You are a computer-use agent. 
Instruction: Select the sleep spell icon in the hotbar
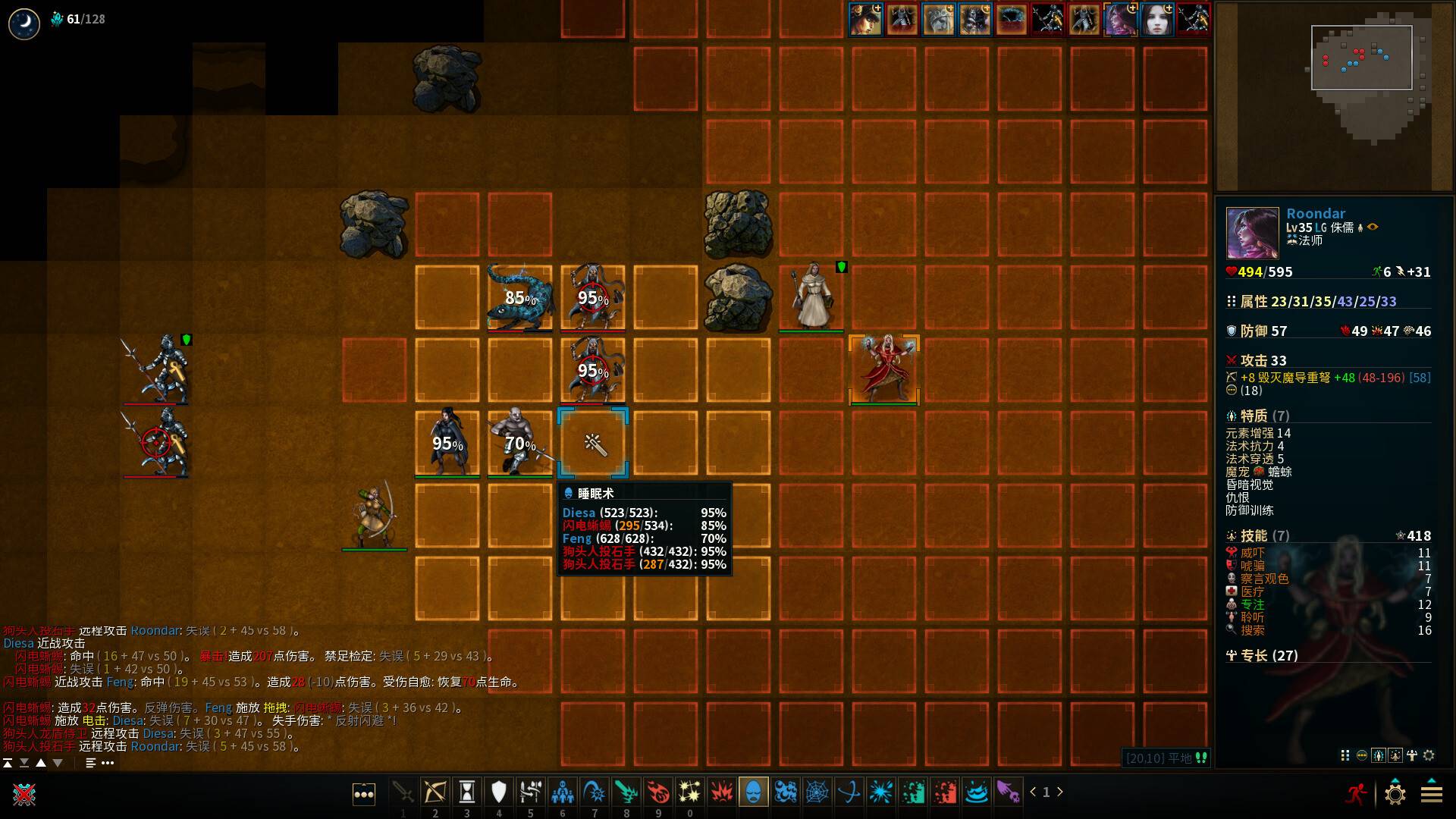point(753,792)
